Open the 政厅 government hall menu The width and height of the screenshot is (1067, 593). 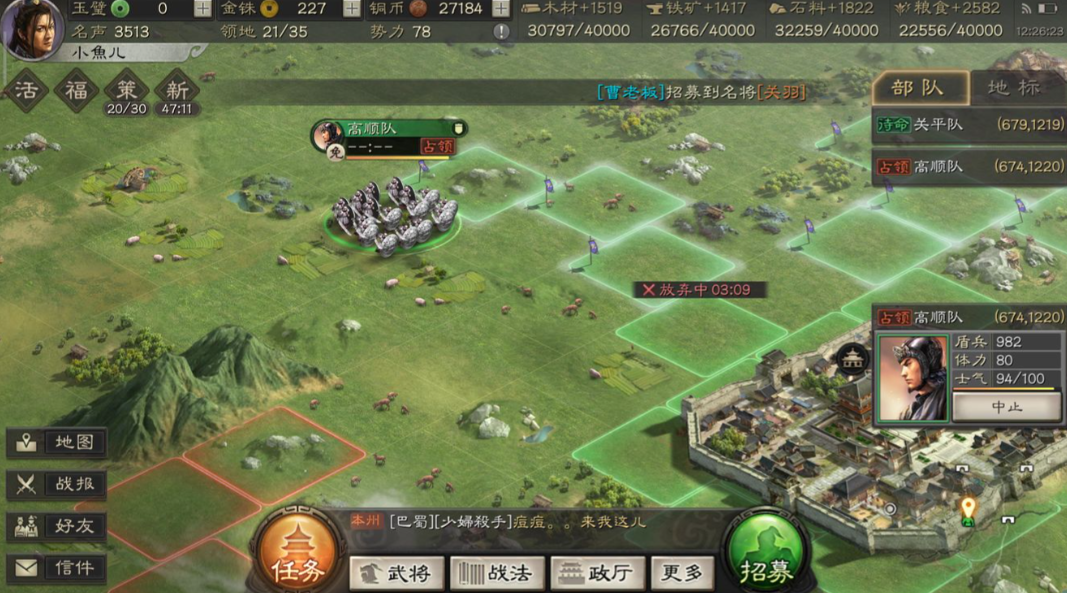597,573
